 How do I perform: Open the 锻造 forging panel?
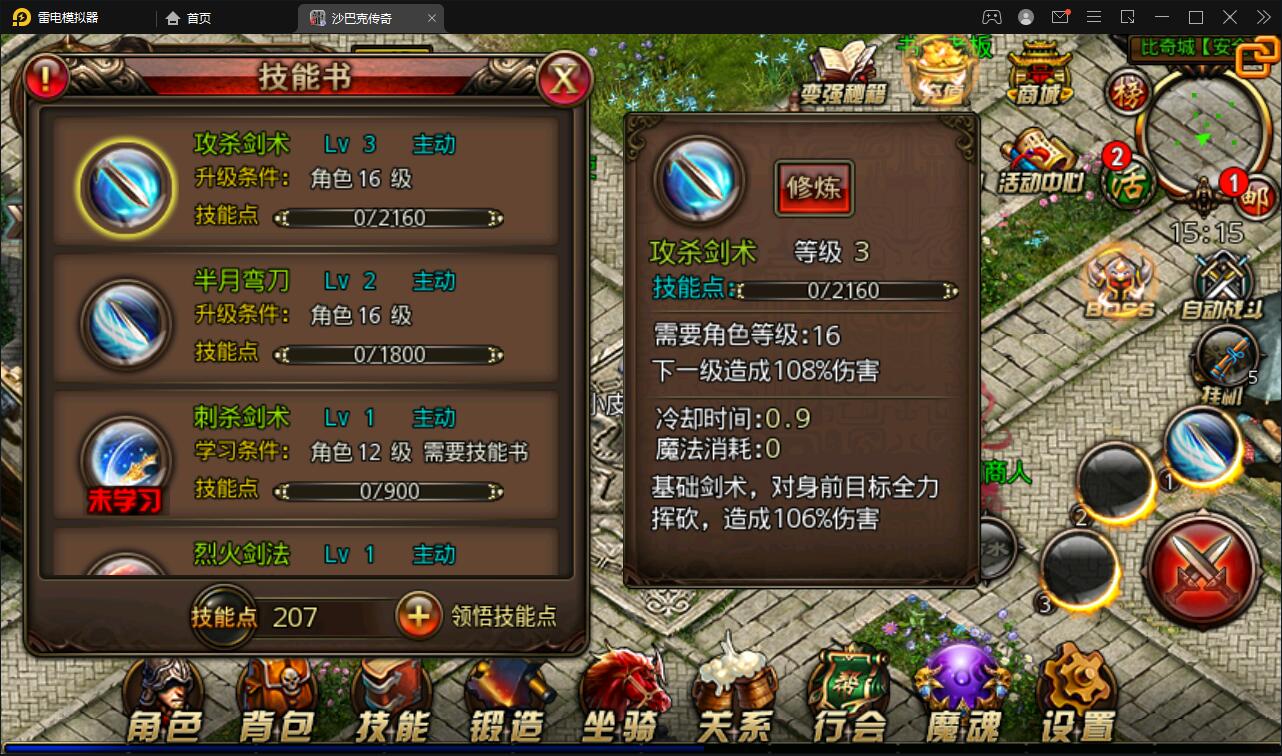pos(505,695)
